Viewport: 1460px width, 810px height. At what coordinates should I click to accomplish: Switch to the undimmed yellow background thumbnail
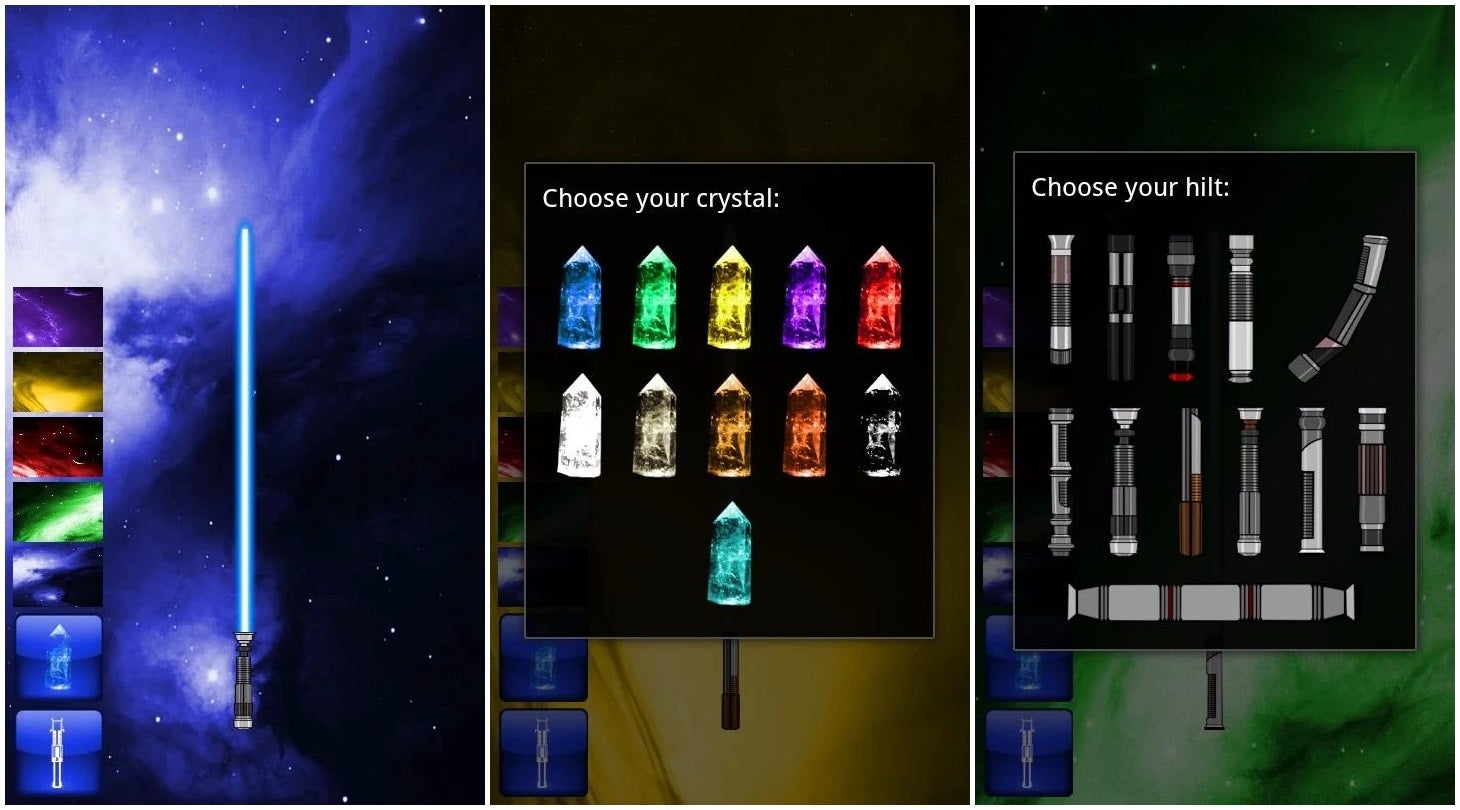click(58, 382)
